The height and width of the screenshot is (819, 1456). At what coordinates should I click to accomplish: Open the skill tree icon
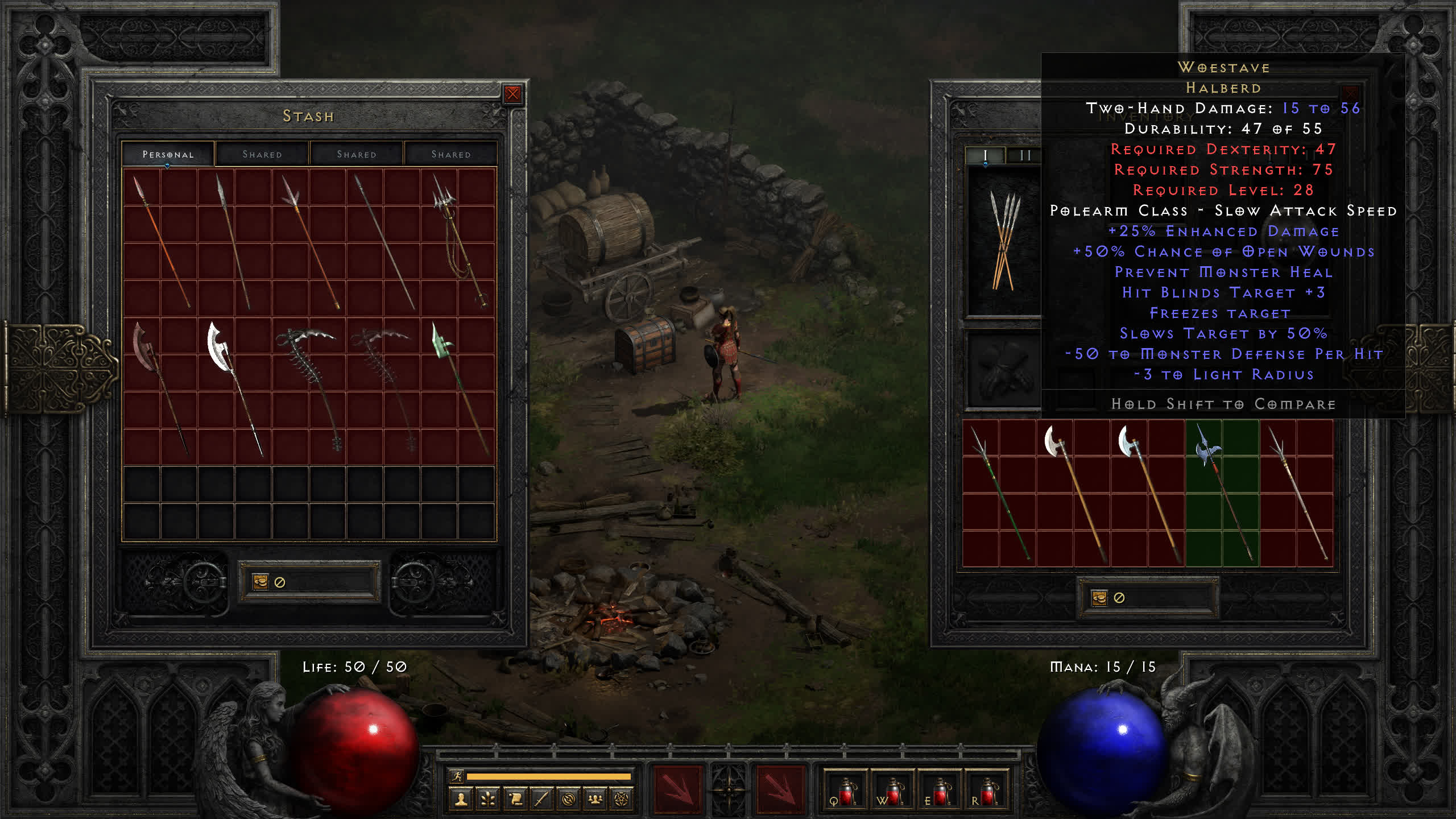[x=488, y=800]
